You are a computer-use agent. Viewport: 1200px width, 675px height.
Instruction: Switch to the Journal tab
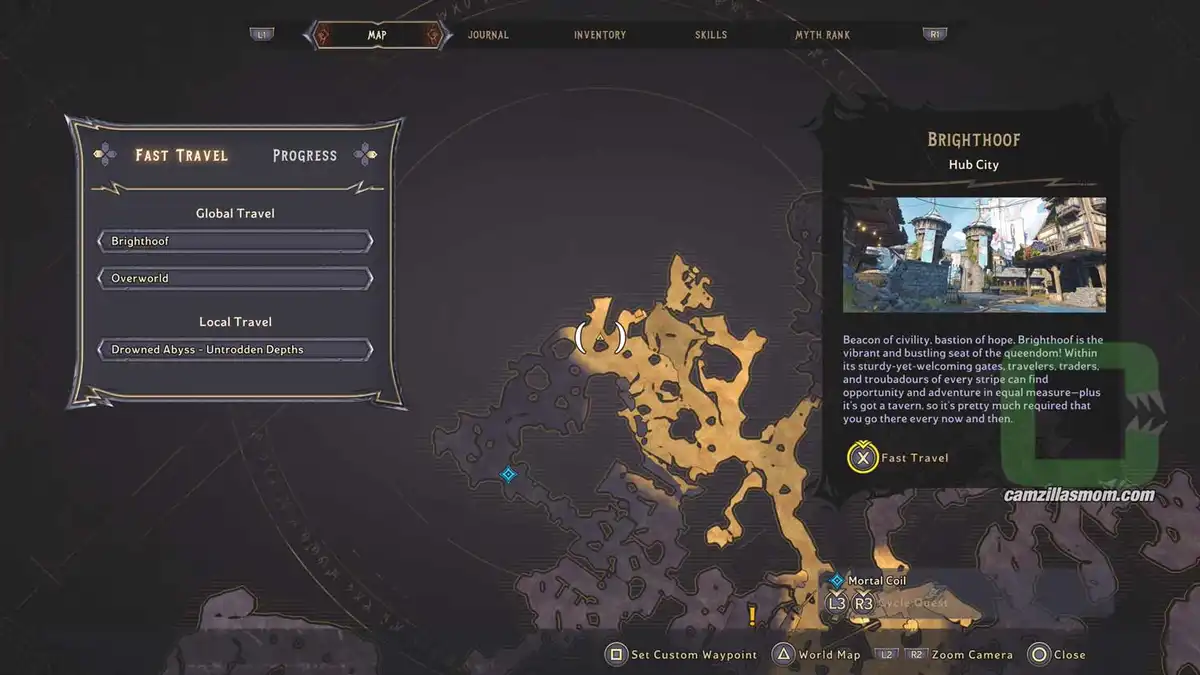pos(488,35)
